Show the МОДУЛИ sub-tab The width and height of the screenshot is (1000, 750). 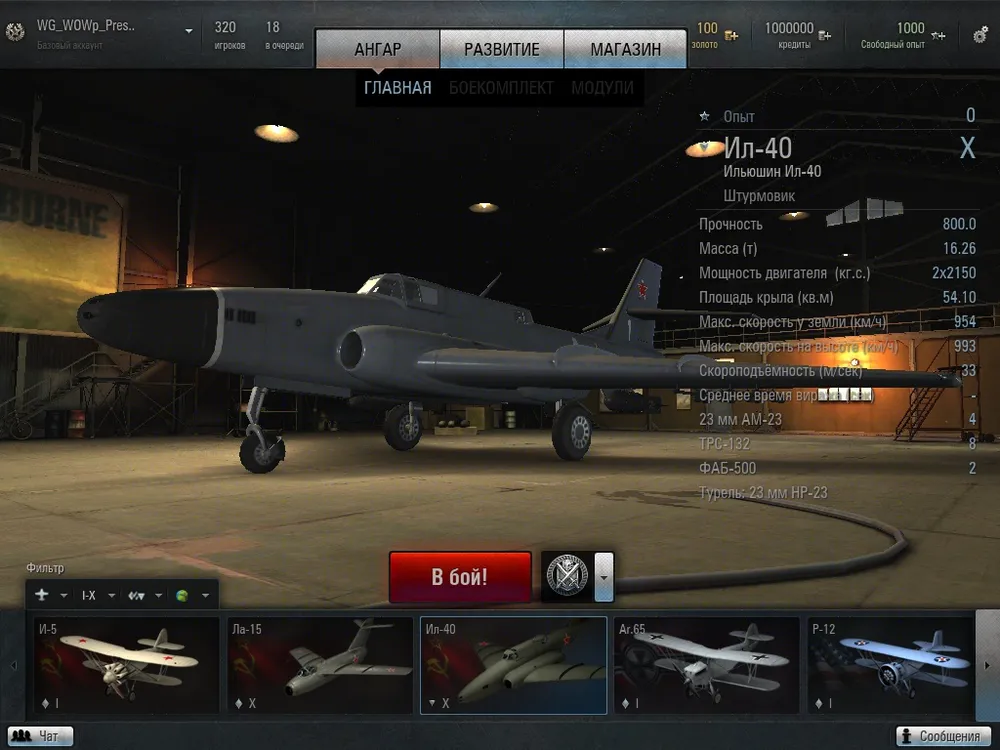coord(602,88)
